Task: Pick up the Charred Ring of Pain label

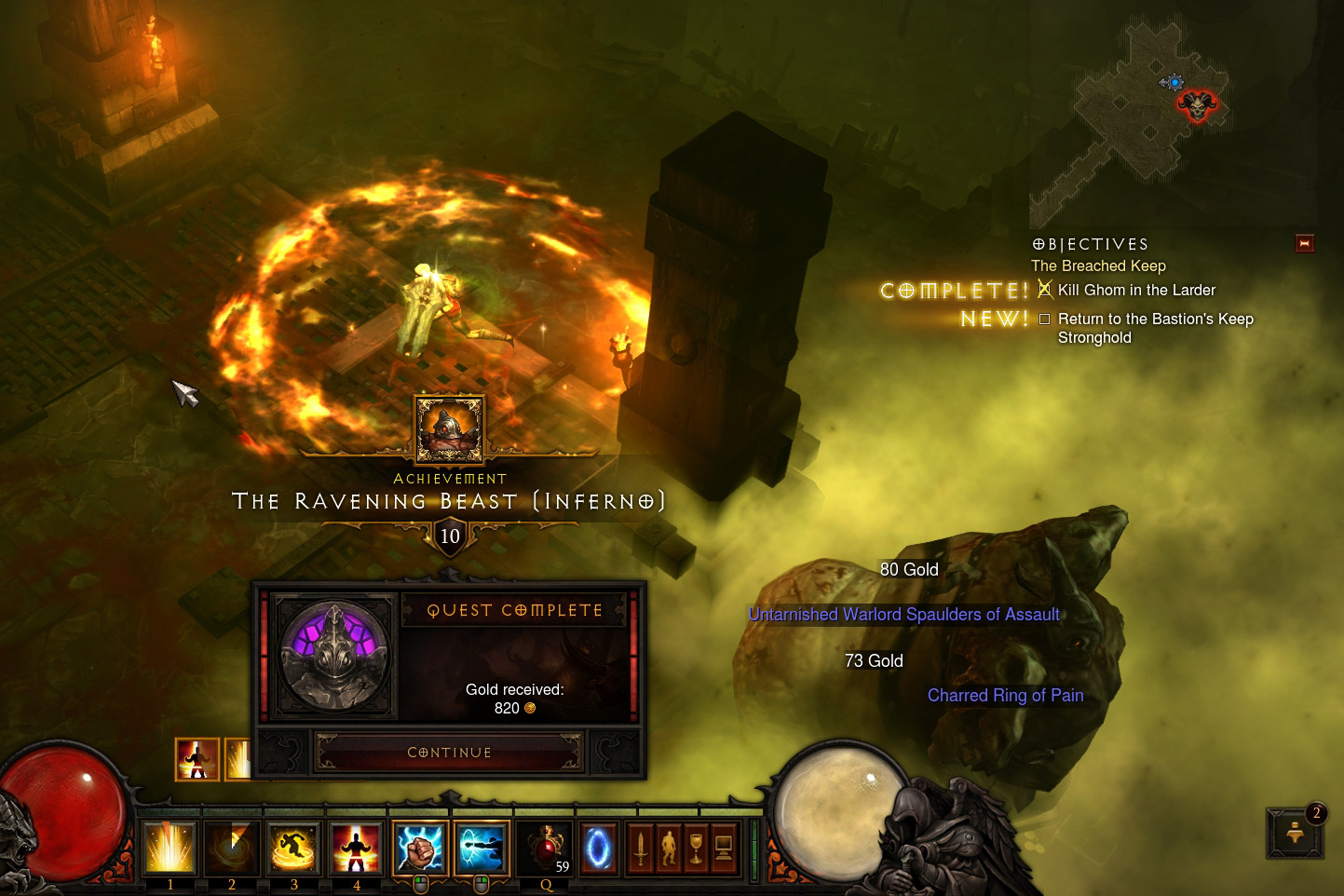Action: tap(1005, 696)
